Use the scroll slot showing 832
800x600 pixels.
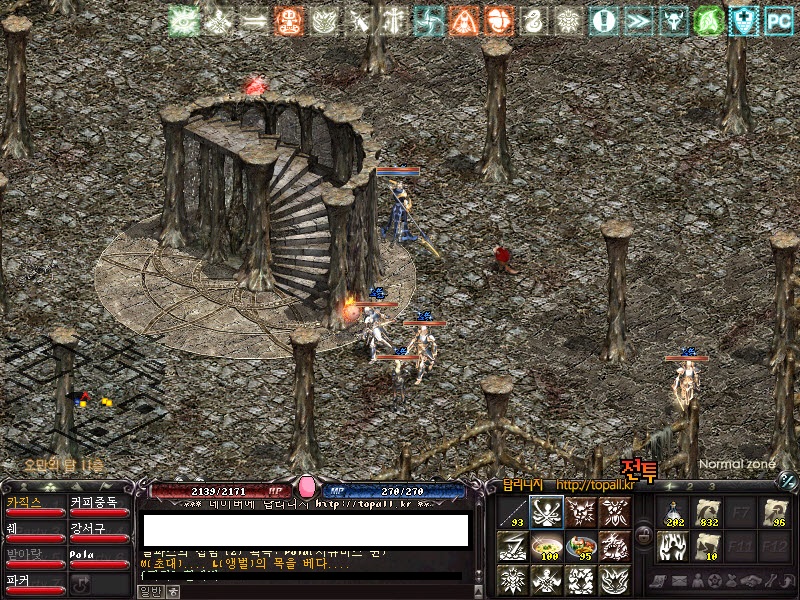[x=708, y=513]
